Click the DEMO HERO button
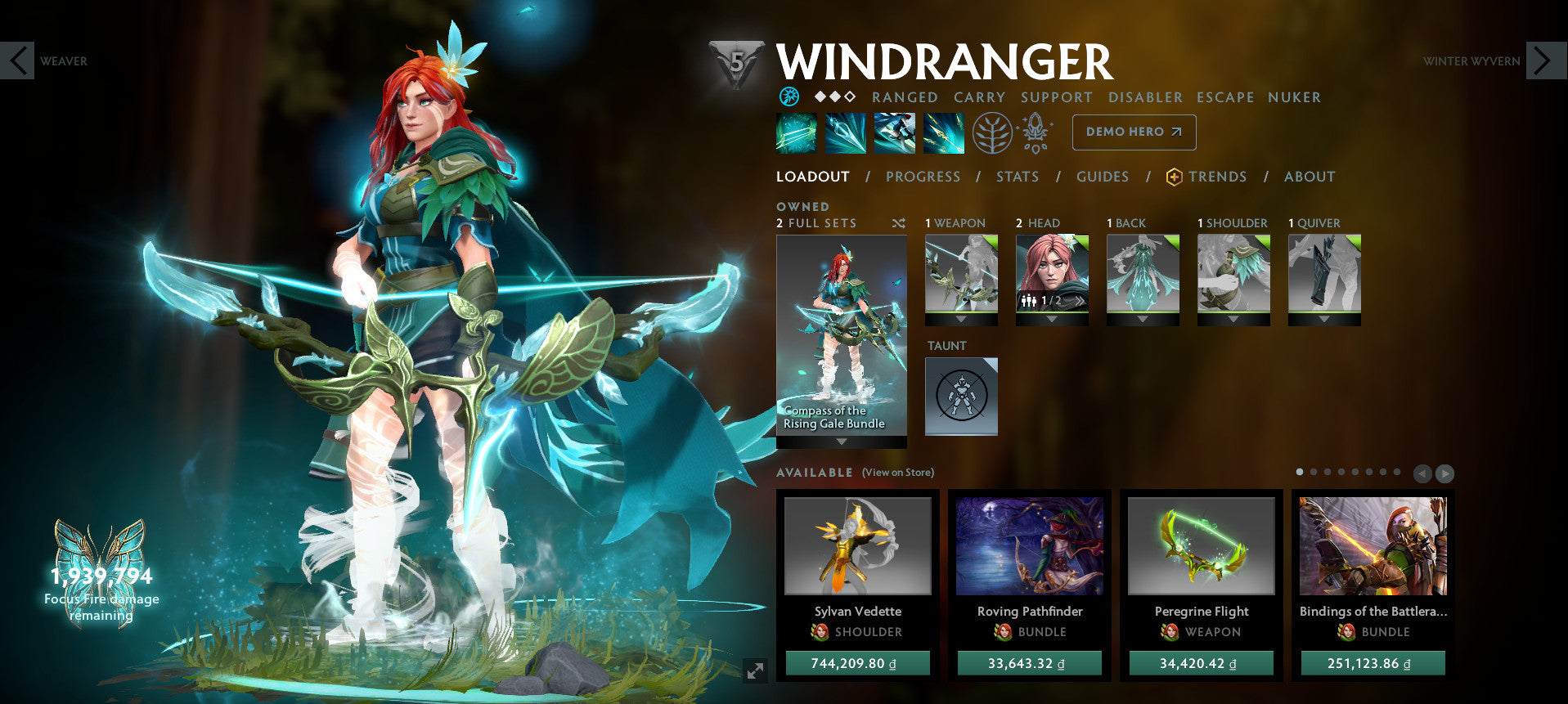 [1134, 132]
